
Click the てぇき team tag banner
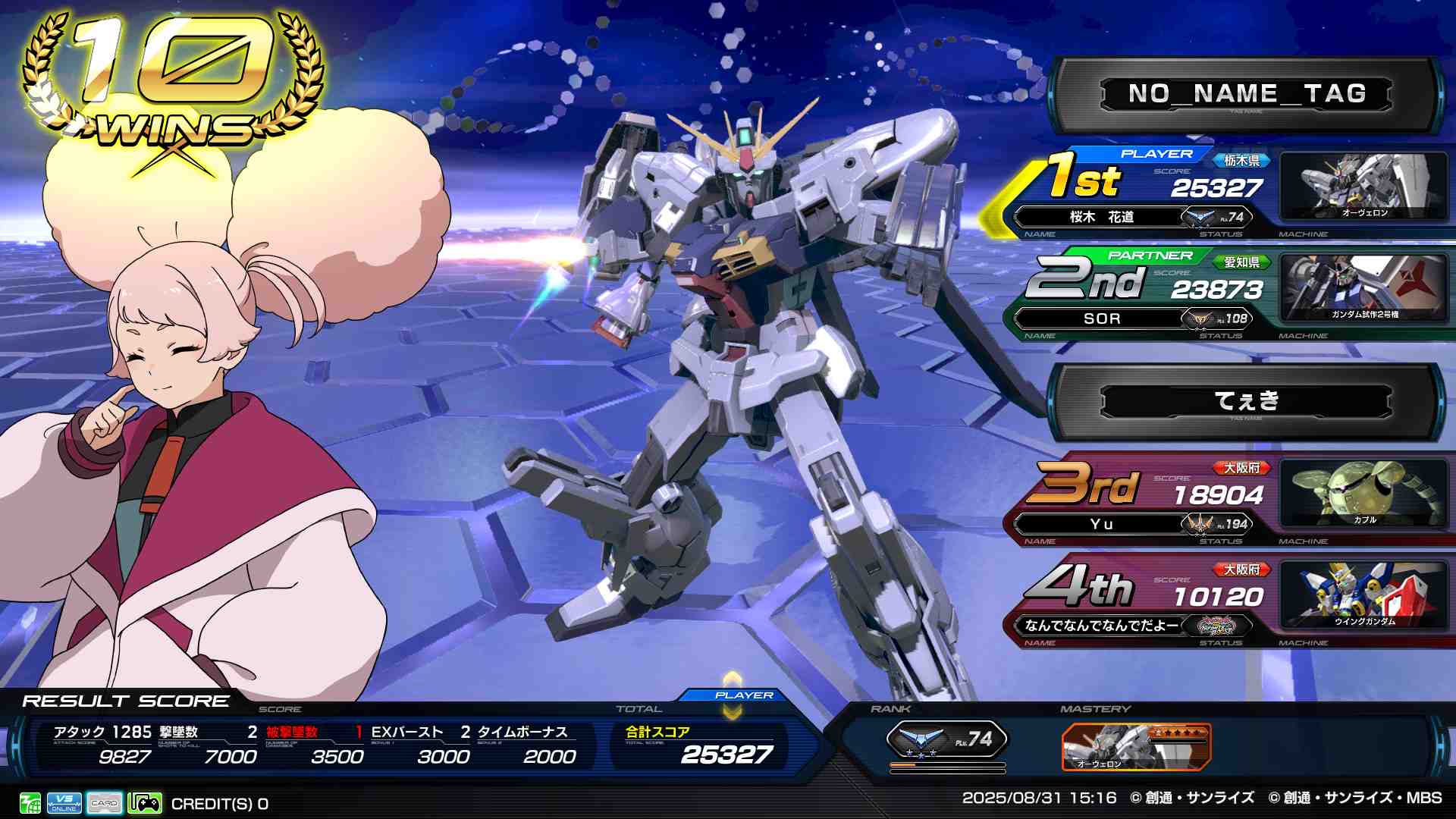[1246, 401]
